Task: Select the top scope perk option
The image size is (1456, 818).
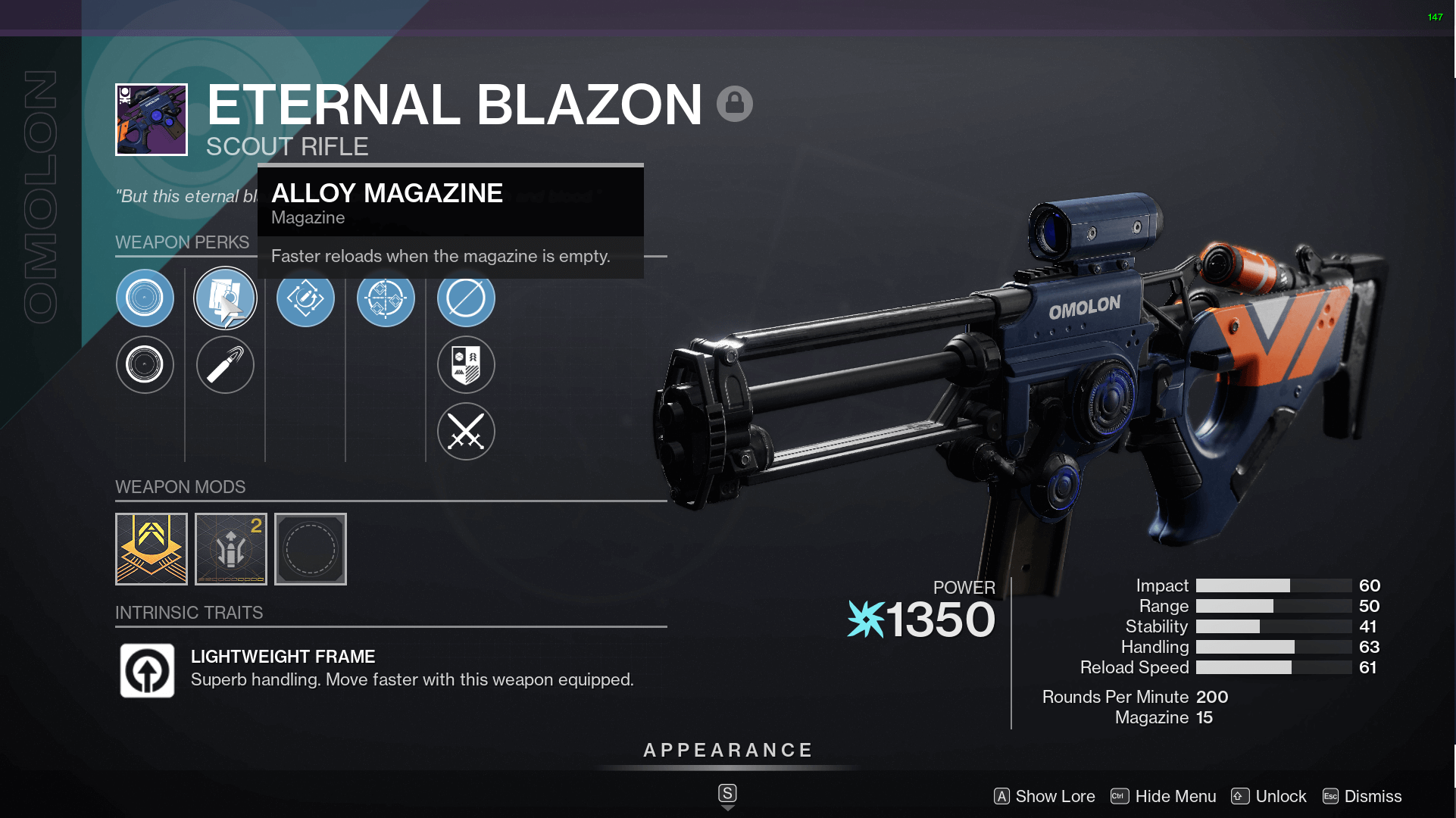Action: pos(145,298)
